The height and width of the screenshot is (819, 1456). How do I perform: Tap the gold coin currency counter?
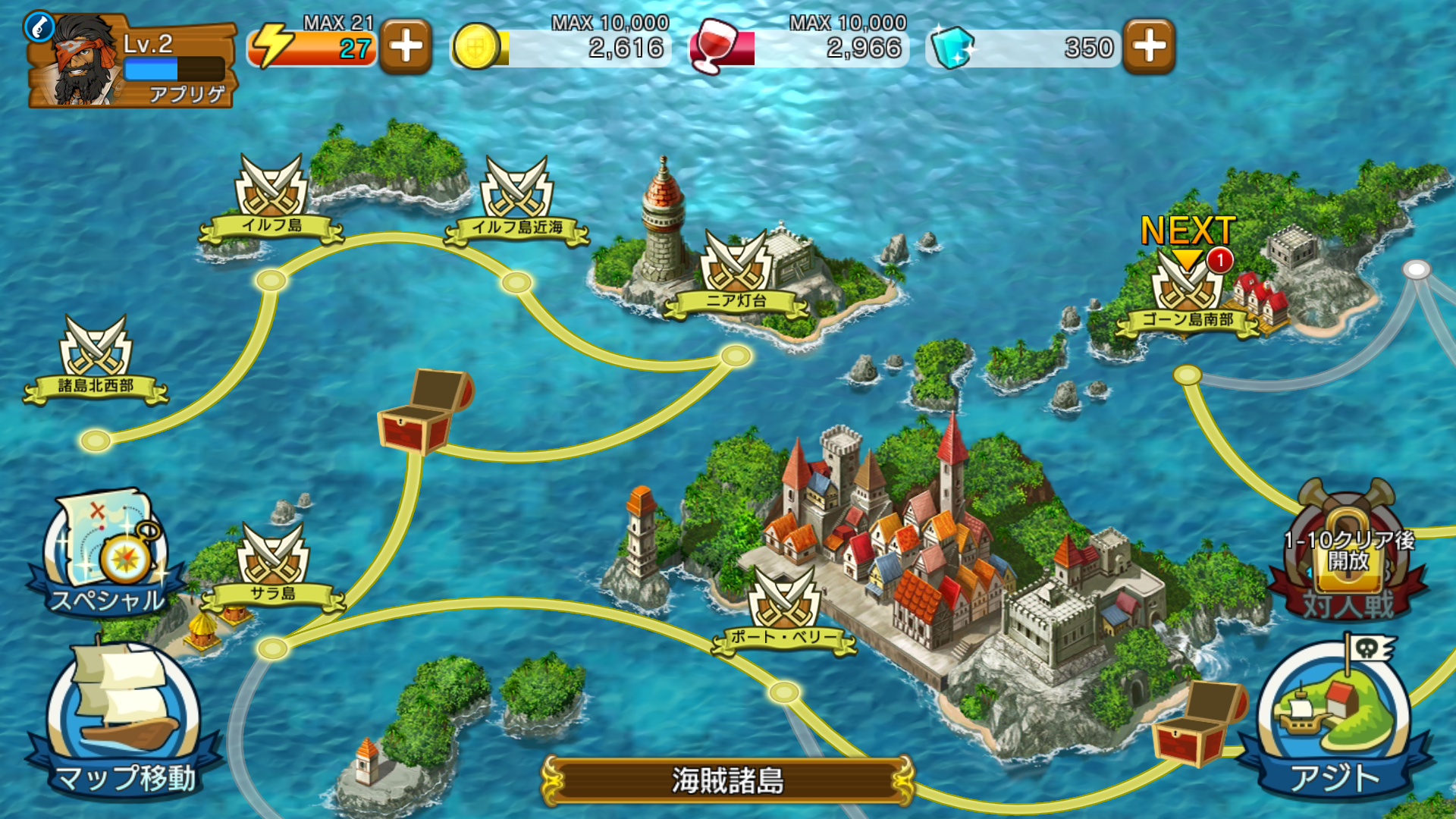(561, 47)
